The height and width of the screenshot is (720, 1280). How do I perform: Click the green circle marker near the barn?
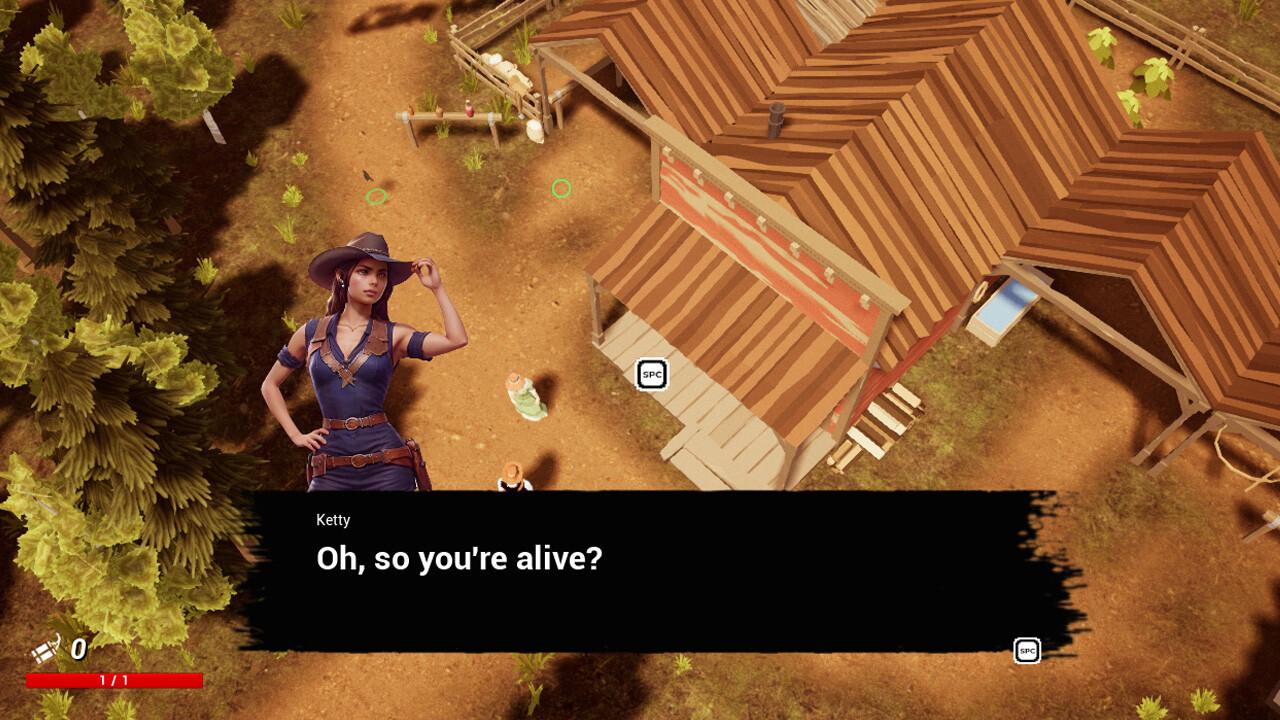coord(561,188)
